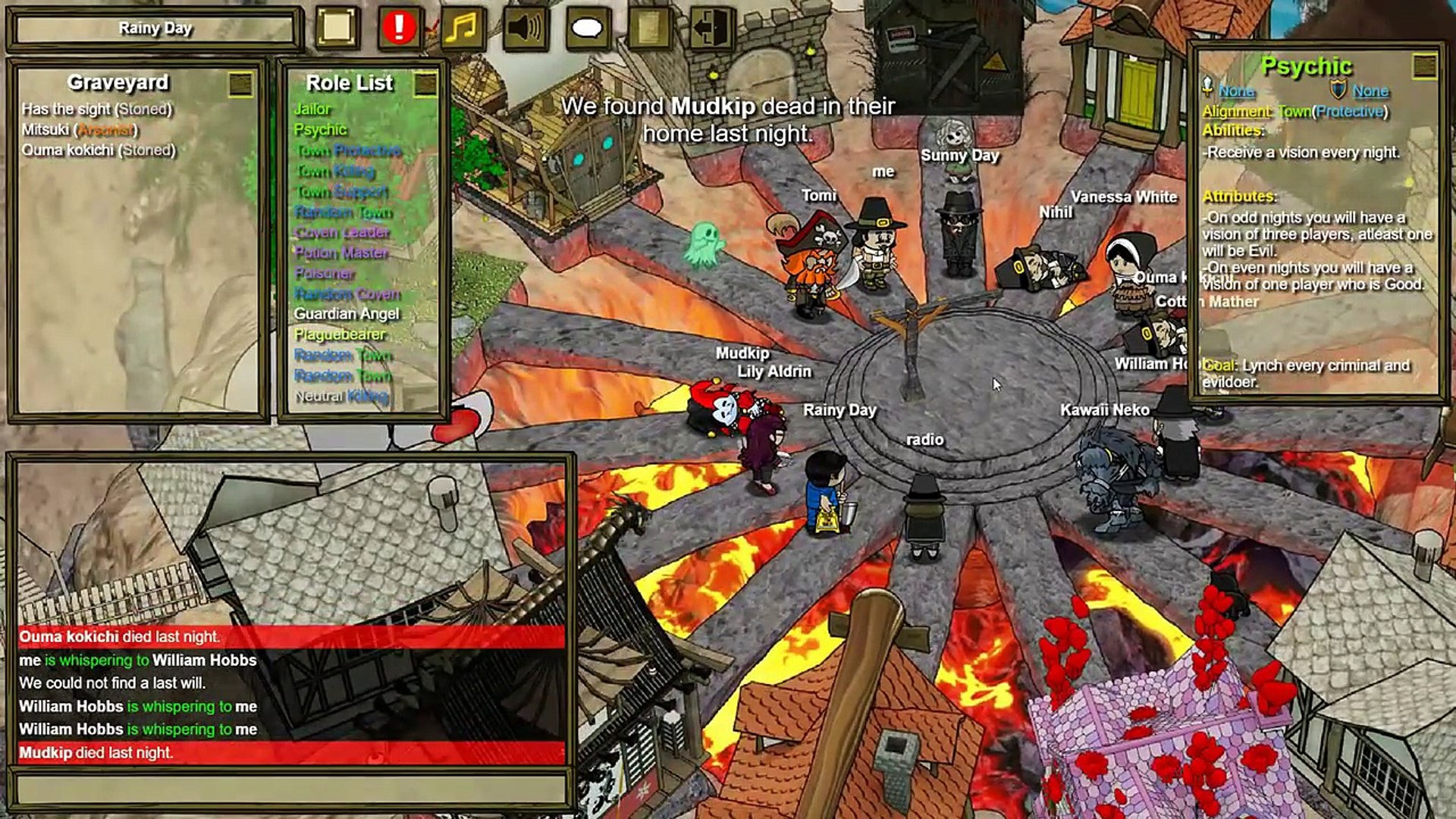Screen dimensions: 1456x819
Task: Click the white speech bubble chat icon
Action: coord(587,28)
